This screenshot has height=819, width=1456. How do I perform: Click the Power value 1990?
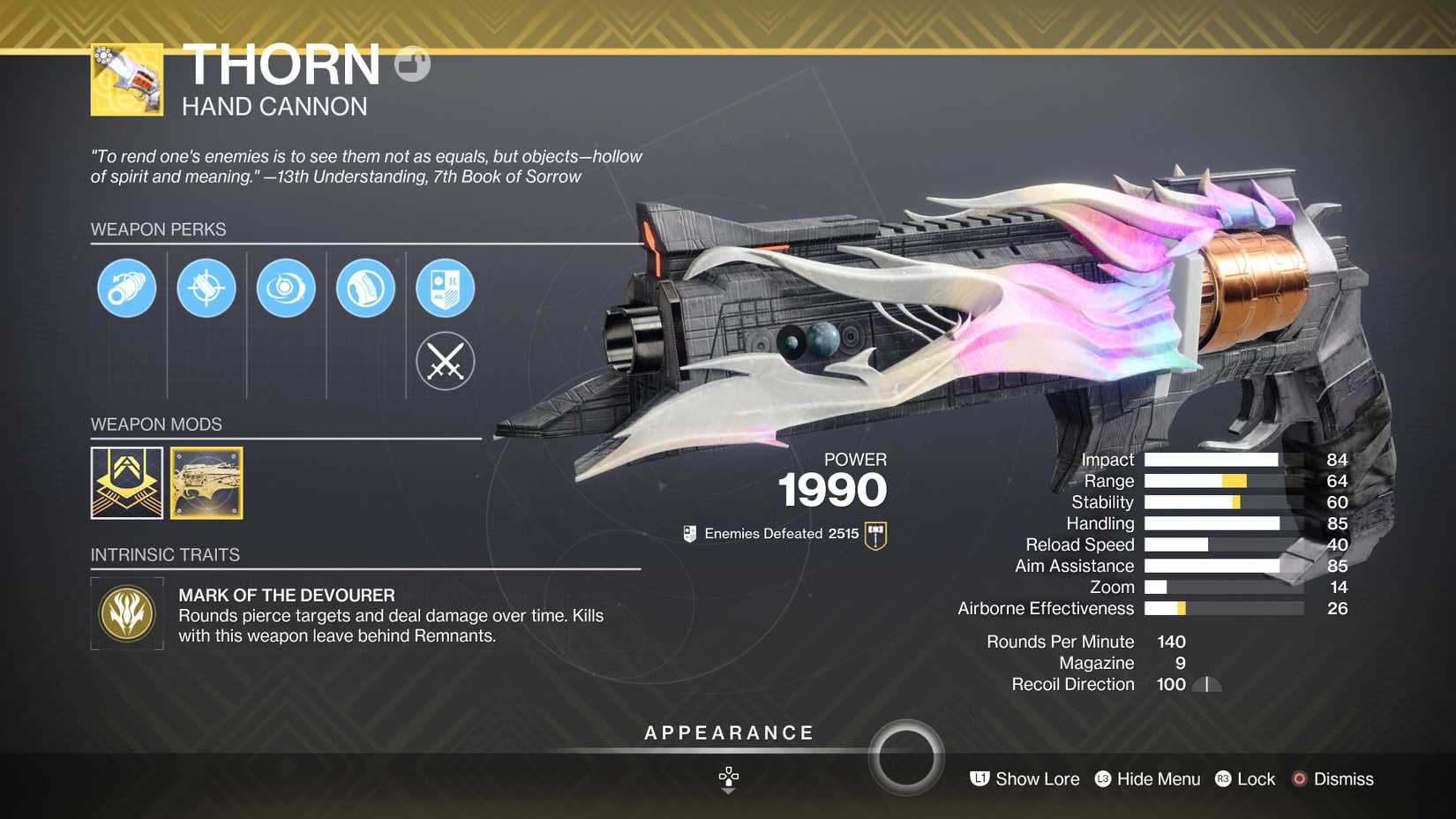click(833, 491)
